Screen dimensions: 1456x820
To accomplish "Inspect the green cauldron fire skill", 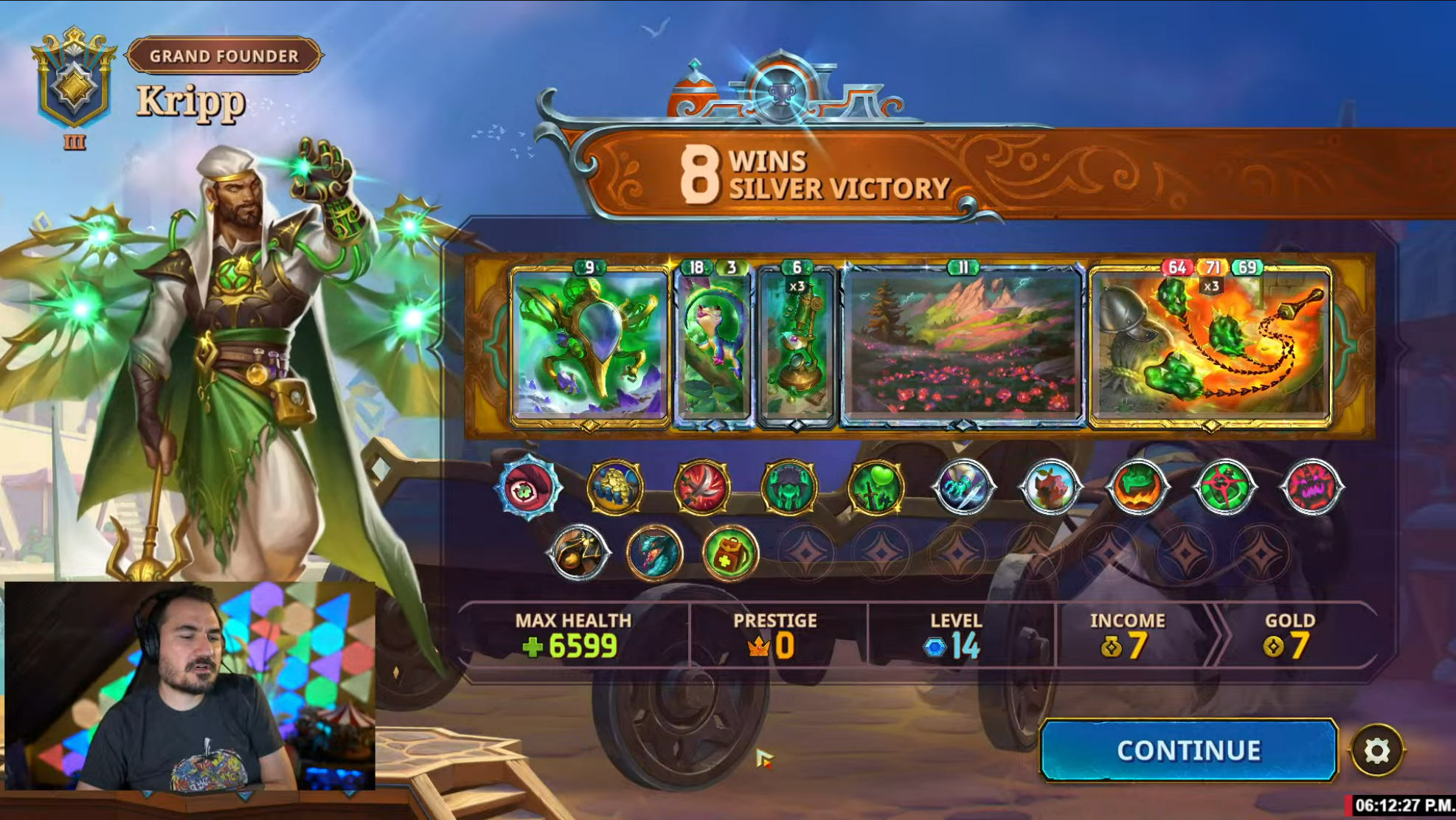I will [1137, 487].
